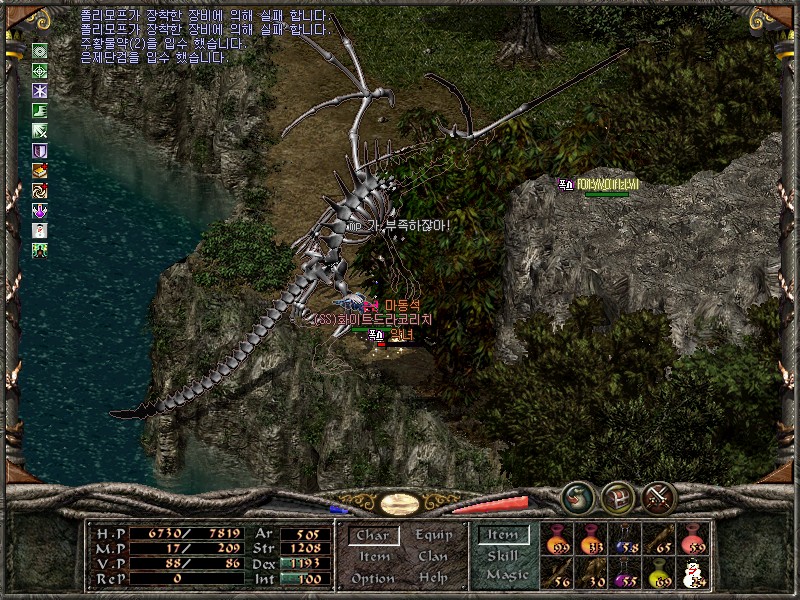Switch quick slots to the Magic tab
The width and height of the screenshot is (800, 600).
(x=506, y=575)
